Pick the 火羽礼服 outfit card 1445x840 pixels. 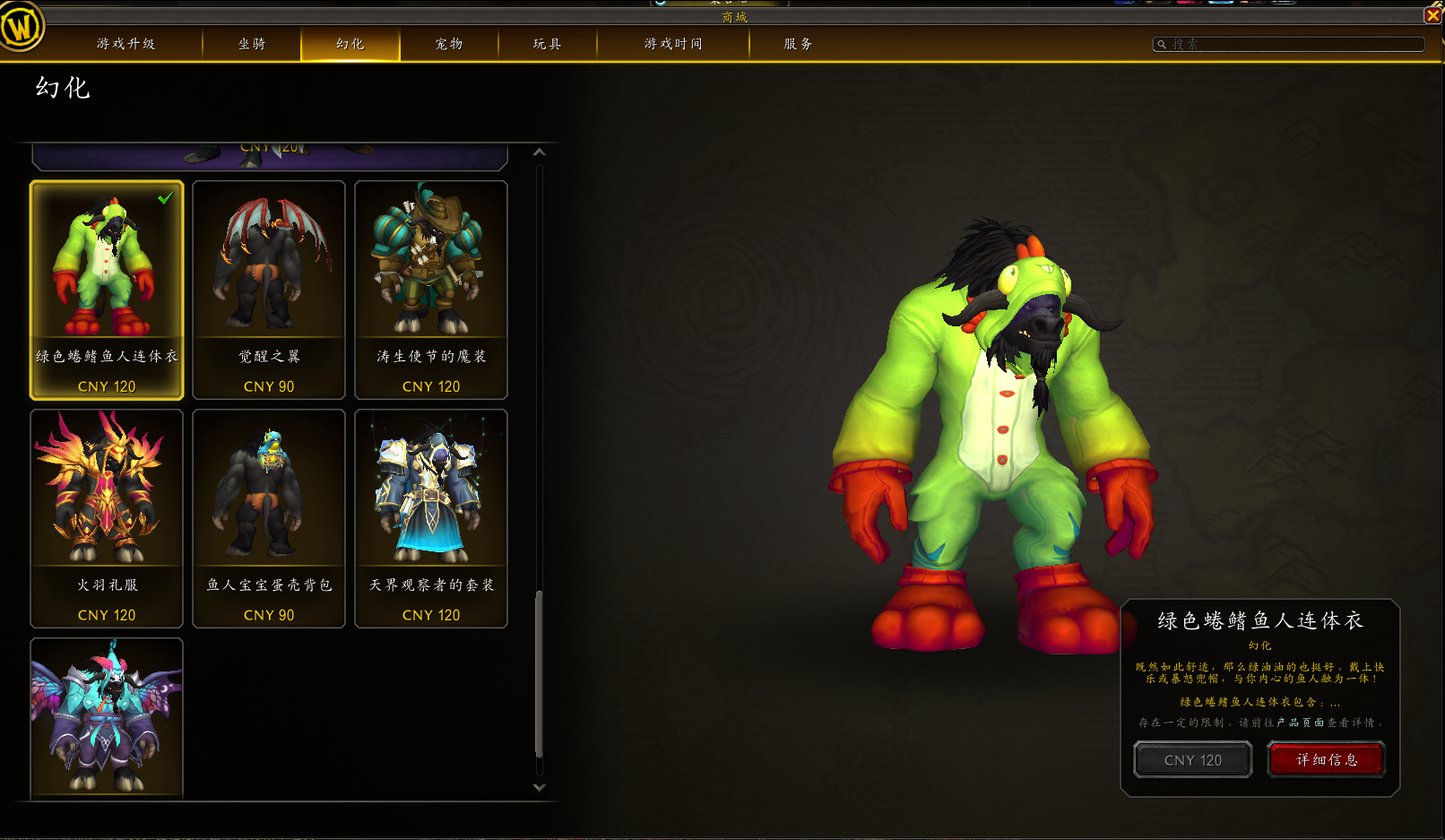pyautogui.click(x=107, y=518)
